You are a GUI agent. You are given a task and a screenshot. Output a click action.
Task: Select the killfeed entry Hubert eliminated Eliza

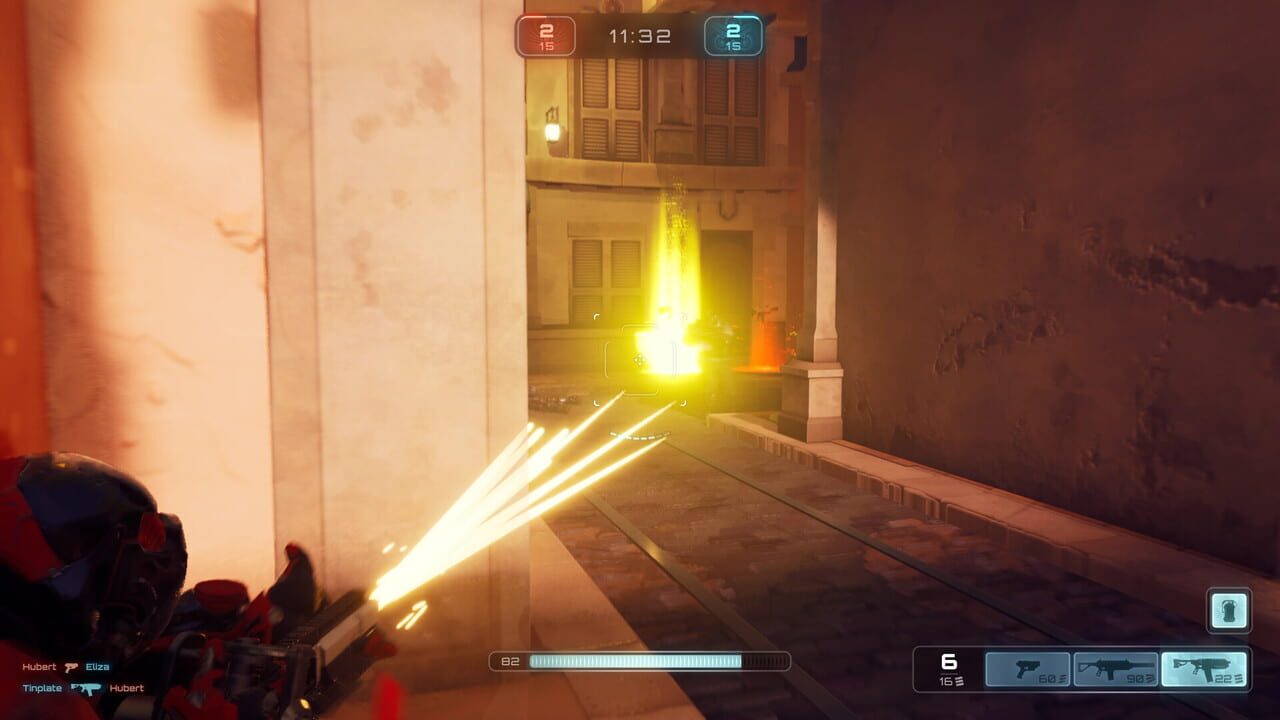pyautogui.click(x=67, y=665)
